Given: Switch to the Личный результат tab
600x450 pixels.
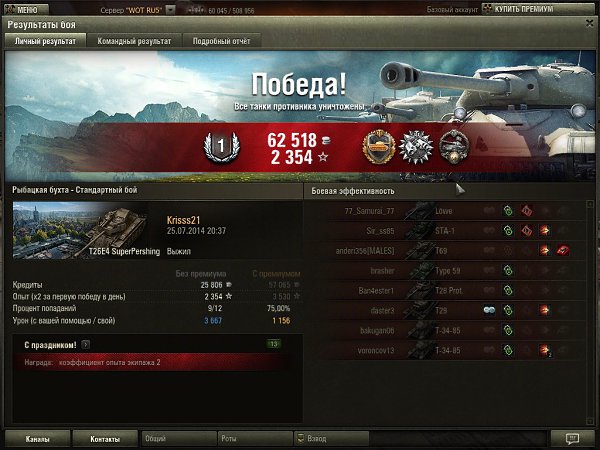Looking at the screenshot, I should click(43, 41).
